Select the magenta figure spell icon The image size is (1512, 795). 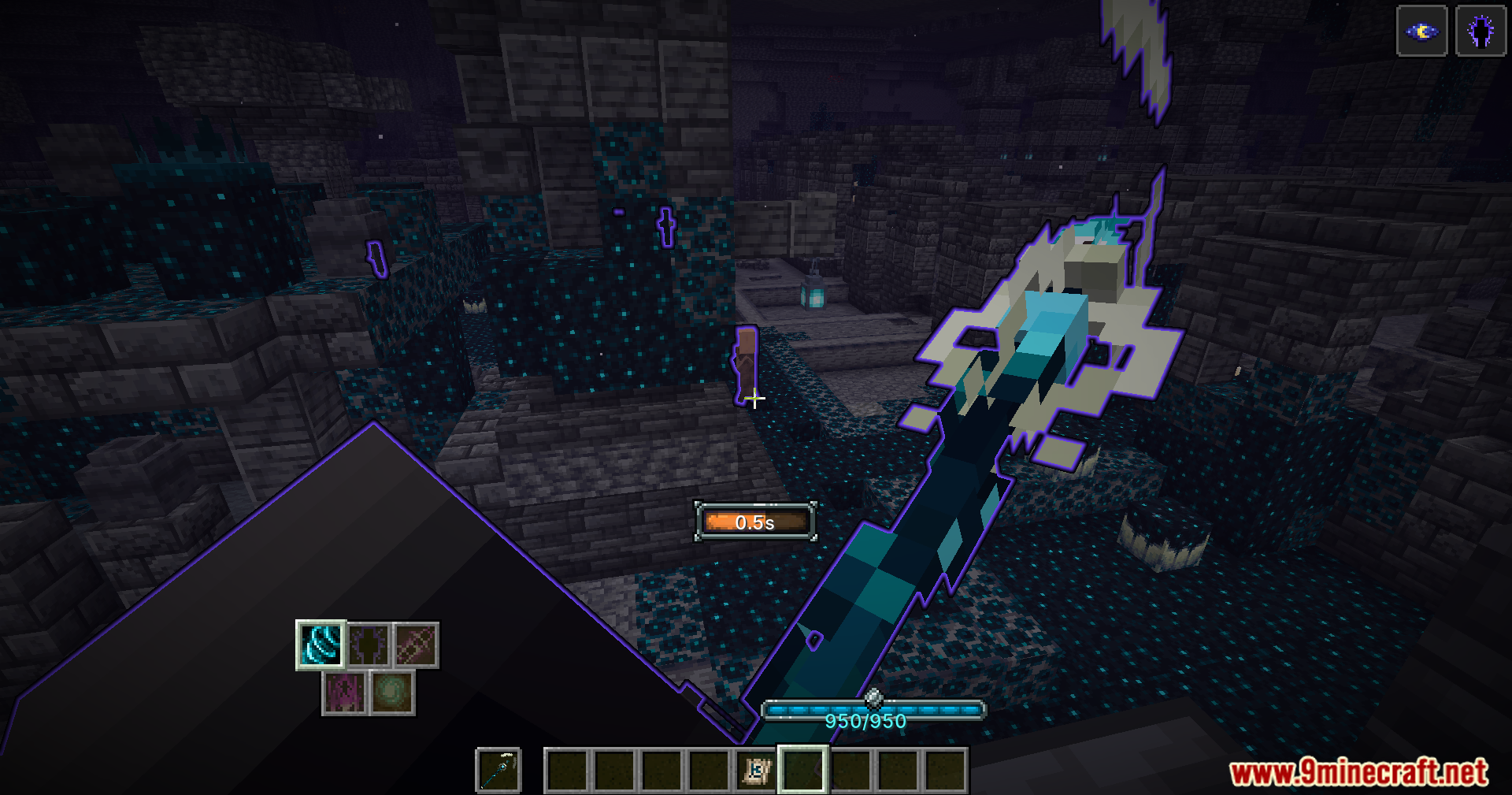pos(344,693)
